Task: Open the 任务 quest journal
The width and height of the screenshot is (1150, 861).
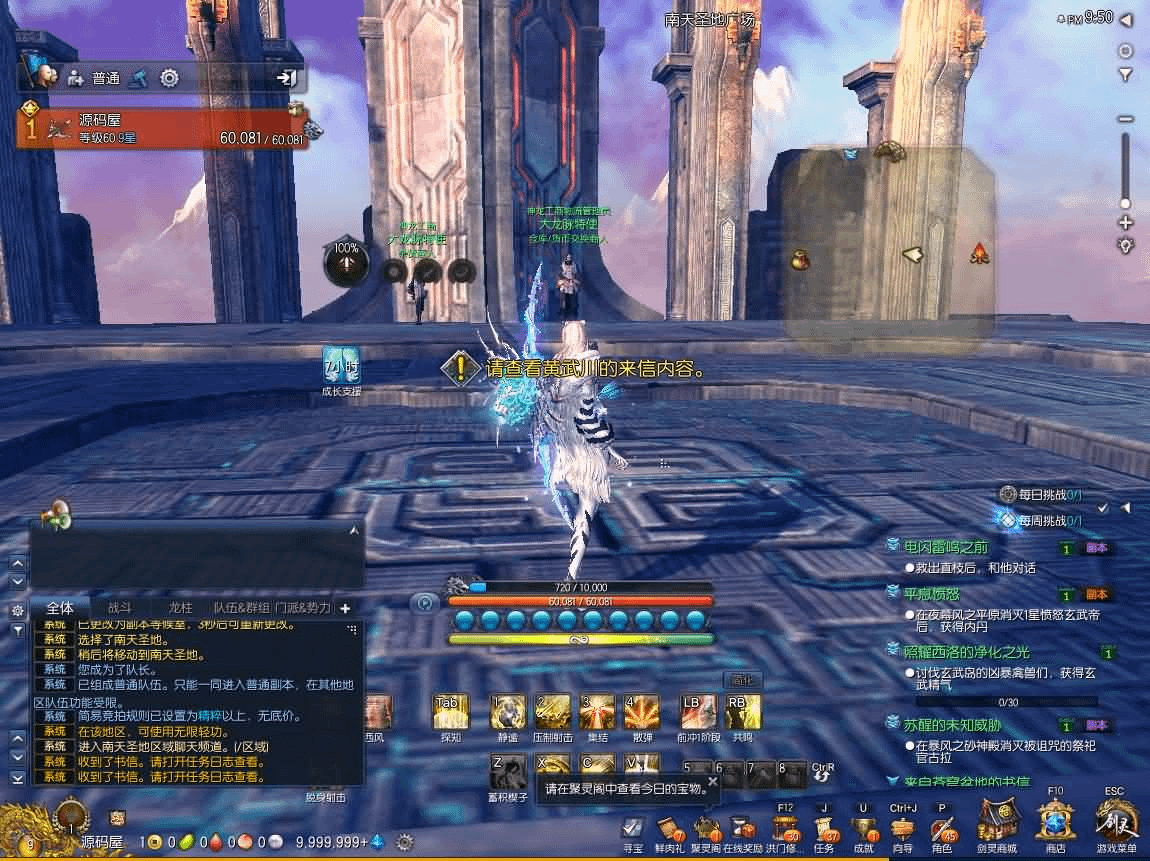Action: coord(825,828)
